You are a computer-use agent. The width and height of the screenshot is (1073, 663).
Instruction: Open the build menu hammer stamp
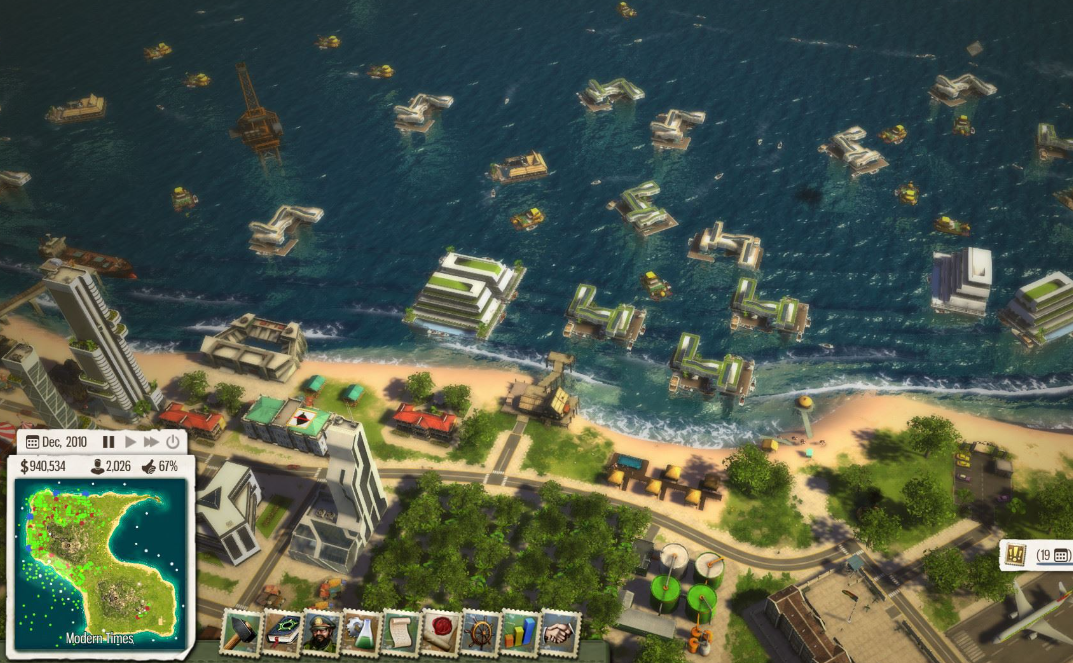241,631
